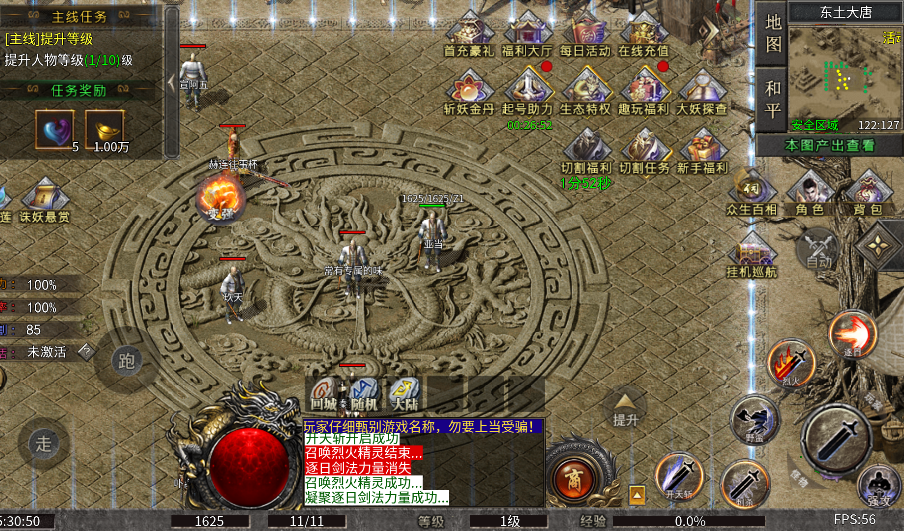Open the 每日活动 daily activities icon

coord(586,33)
